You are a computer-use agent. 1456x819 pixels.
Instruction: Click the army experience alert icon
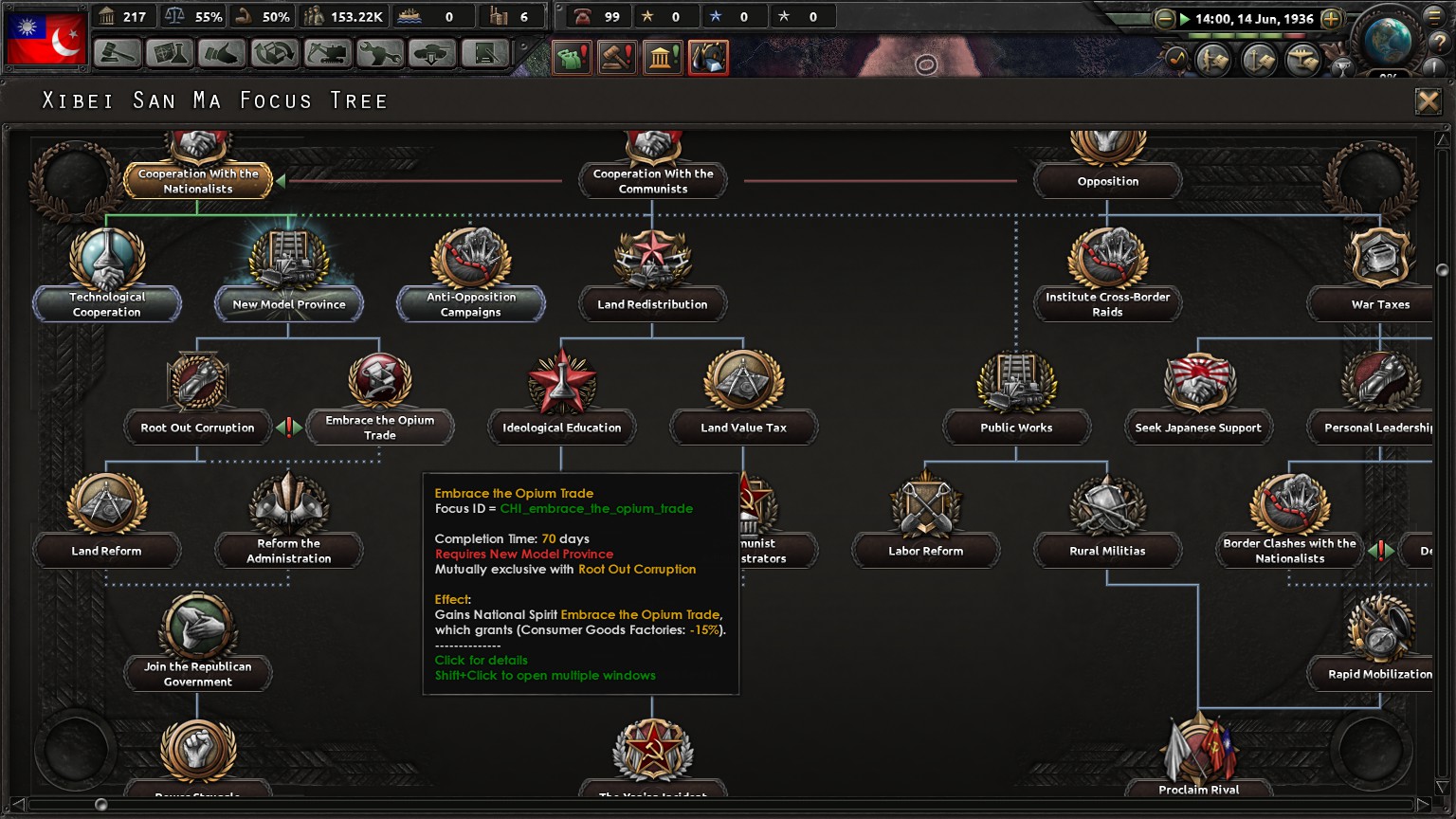tap(647, 15)
